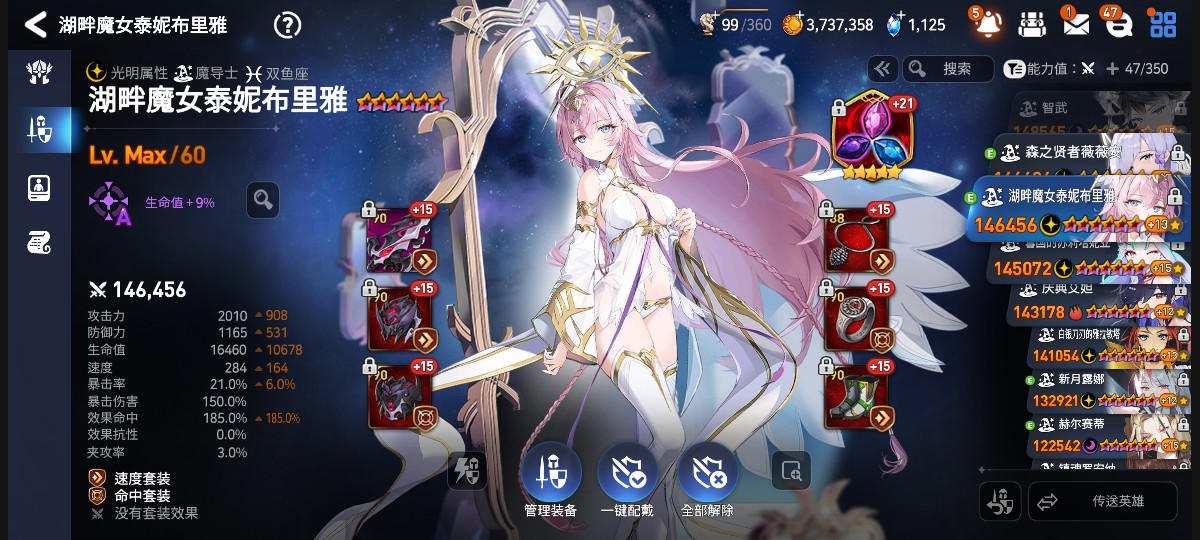The height and width of the screenshot is (540, 1200).
Task: Open the four-square main menu grid
Action: click(1163, 24)
